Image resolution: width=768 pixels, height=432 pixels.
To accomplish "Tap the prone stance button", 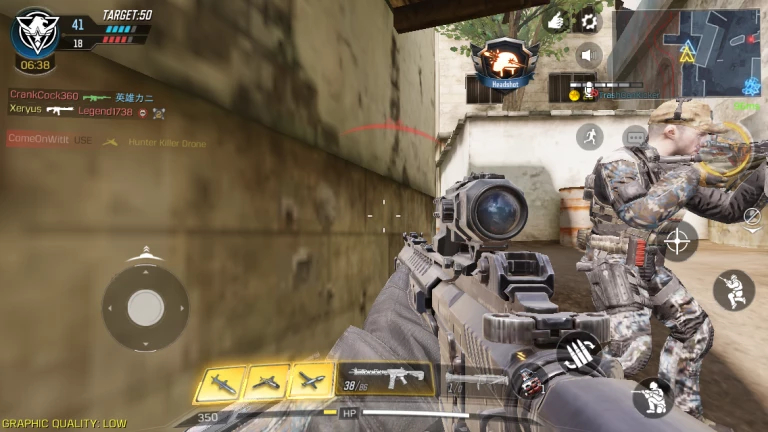I will pos(651,397).
